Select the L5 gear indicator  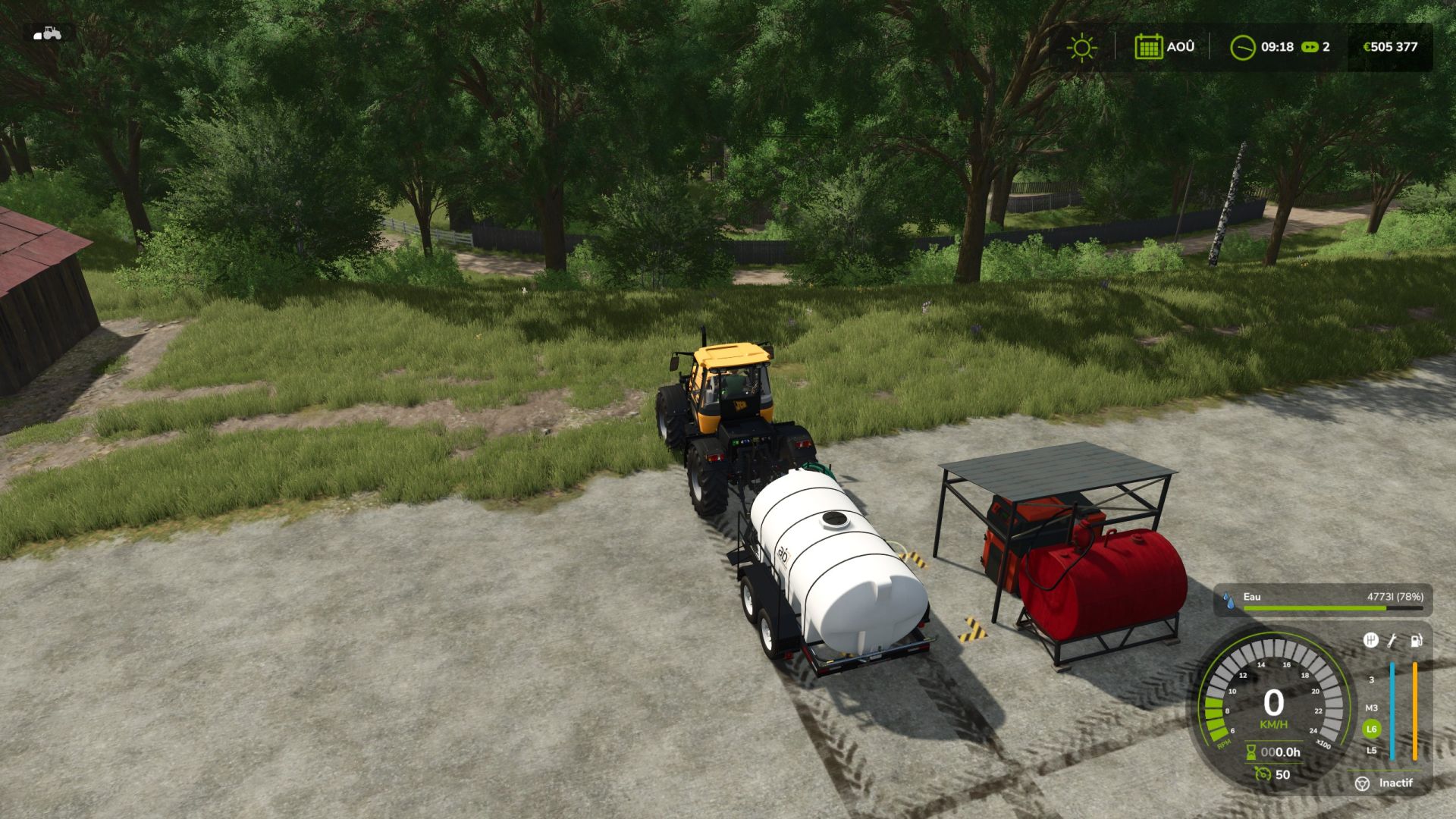(1370, 751)
